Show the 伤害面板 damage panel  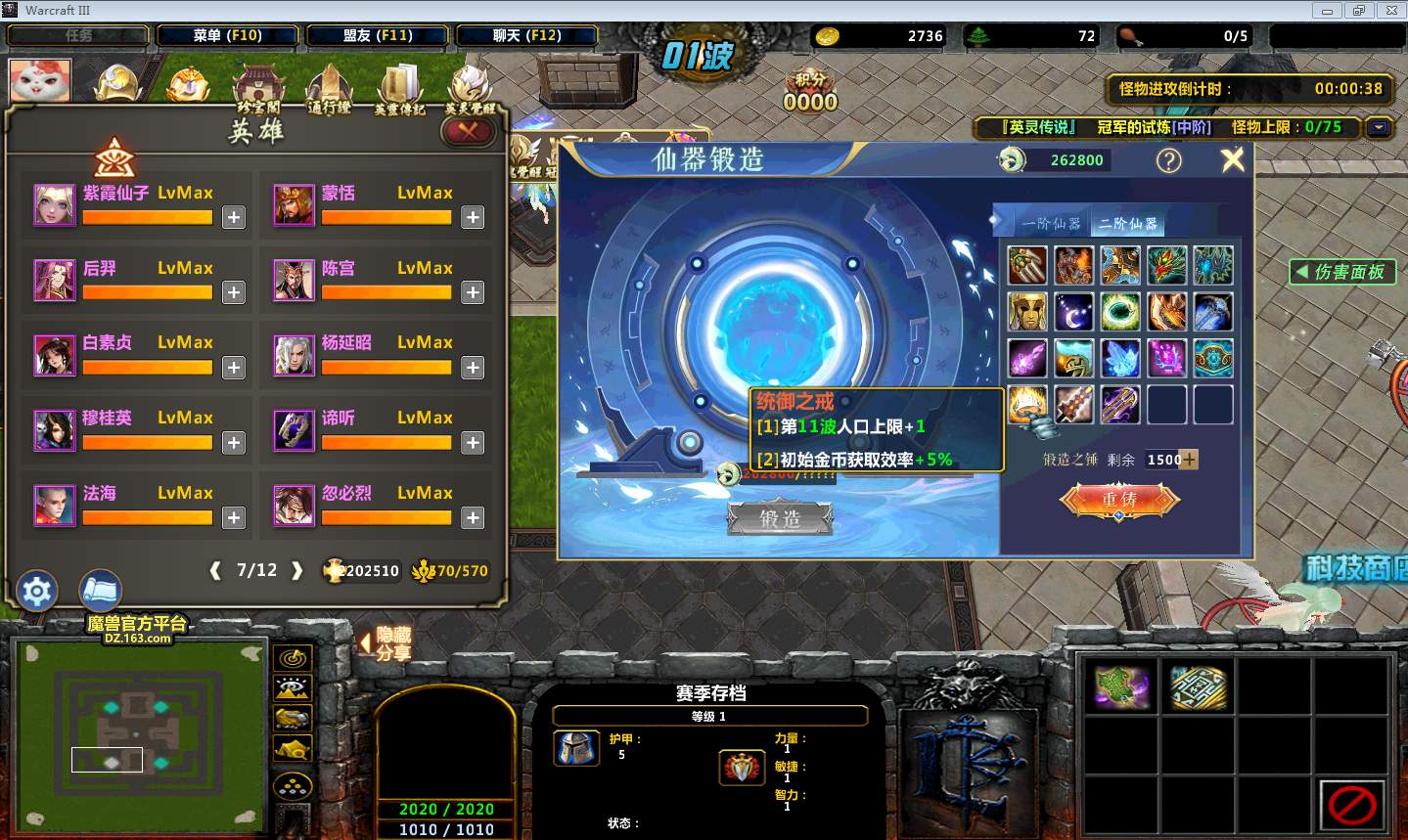1341,272
